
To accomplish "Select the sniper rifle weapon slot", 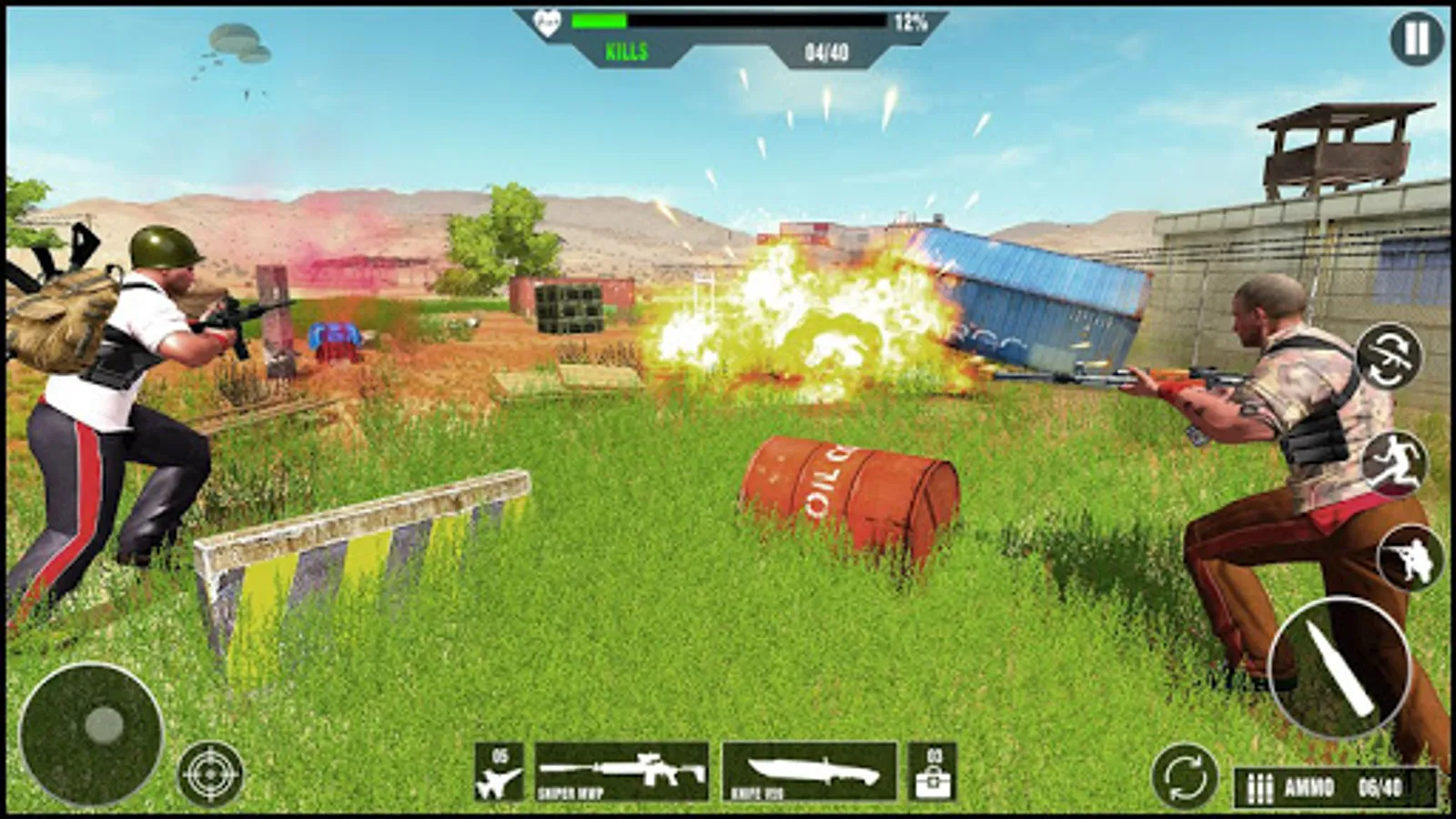I will pos(622,772).
